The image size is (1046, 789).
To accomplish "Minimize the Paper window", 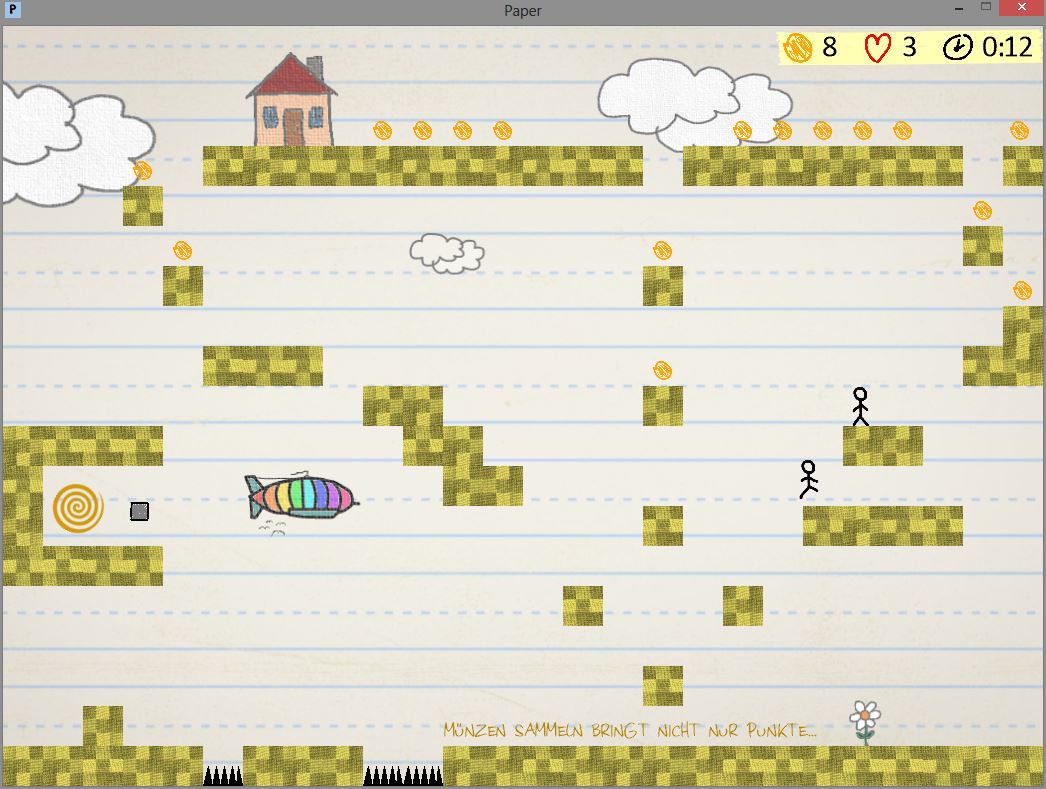I will pos(958,8).
